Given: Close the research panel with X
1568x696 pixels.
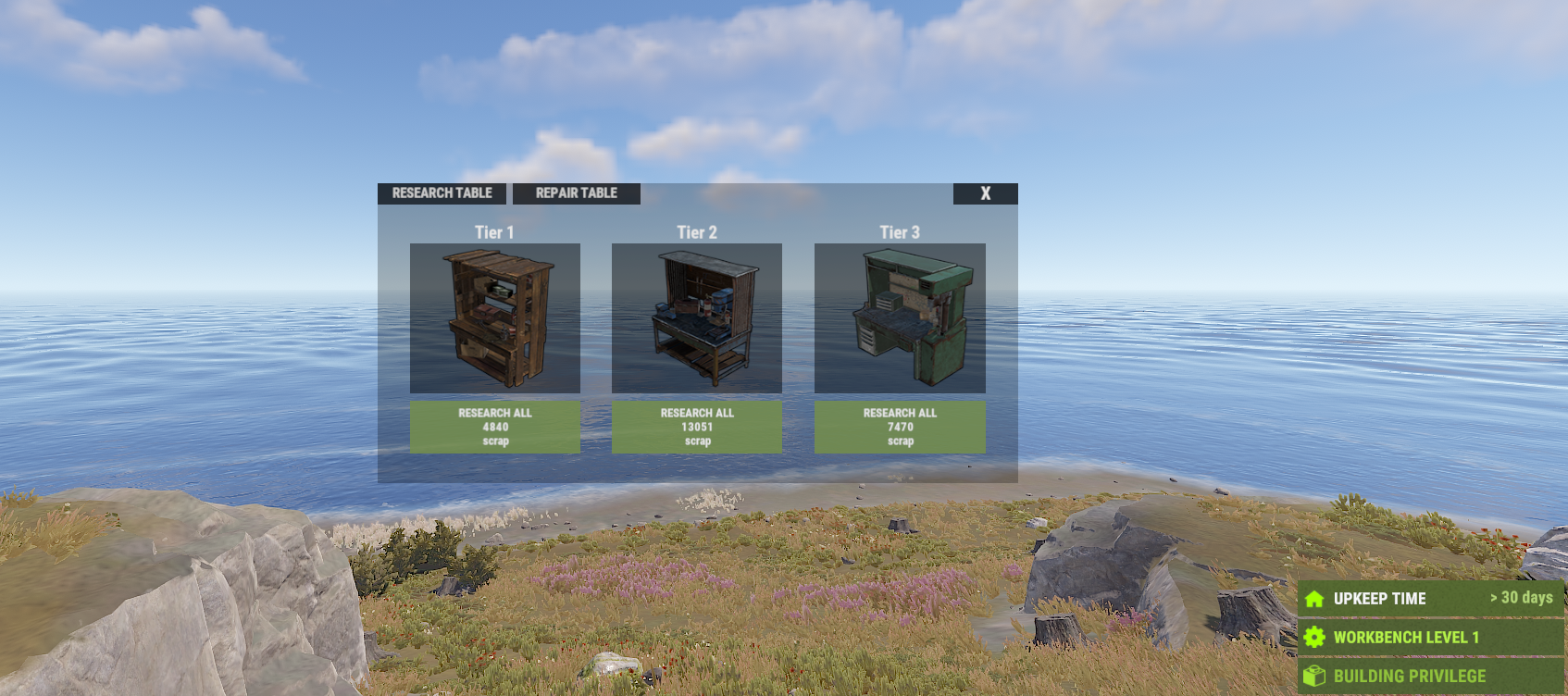Looking at the screenshot, I should 985,193.
